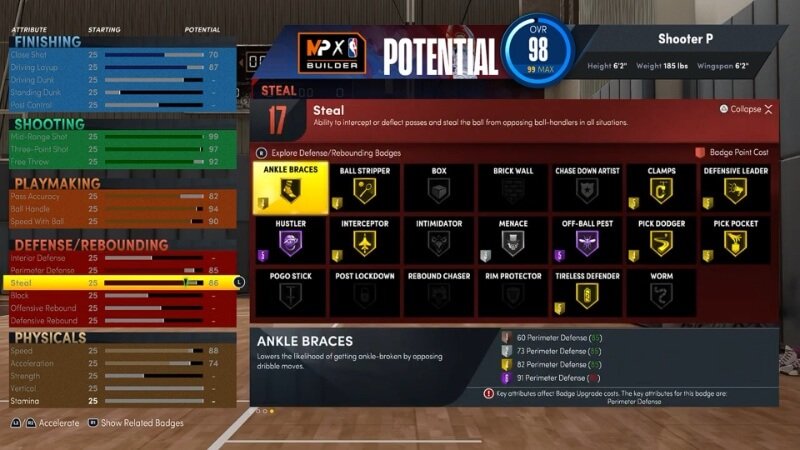Pick the Clamps badge tile

tap(660, 188)
